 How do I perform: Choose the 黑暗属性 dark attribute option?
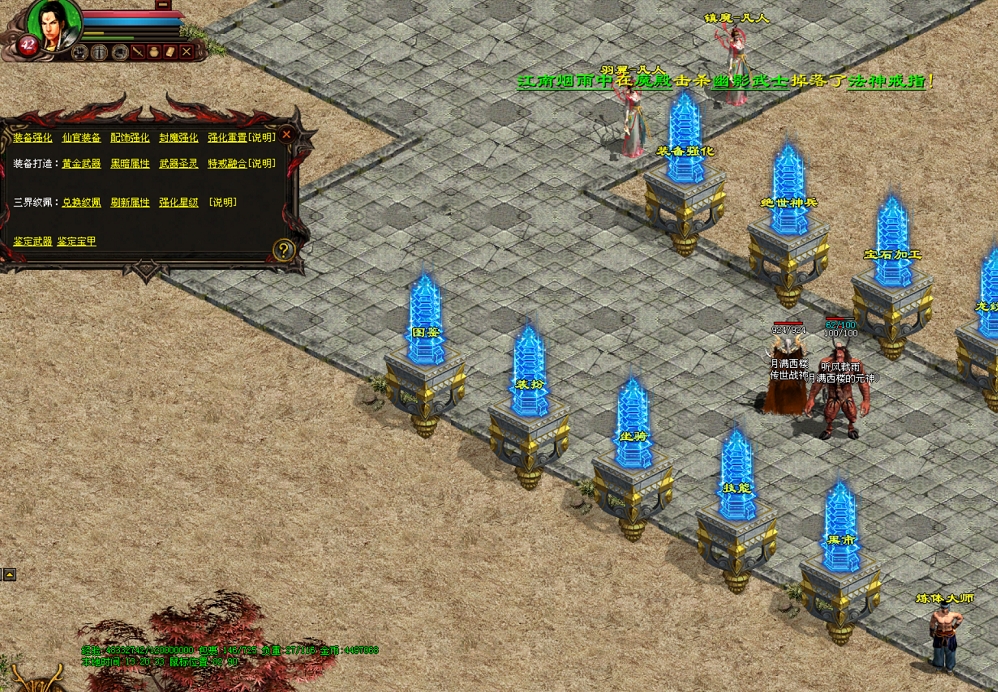pyautogui.click(x=130, y=164)
